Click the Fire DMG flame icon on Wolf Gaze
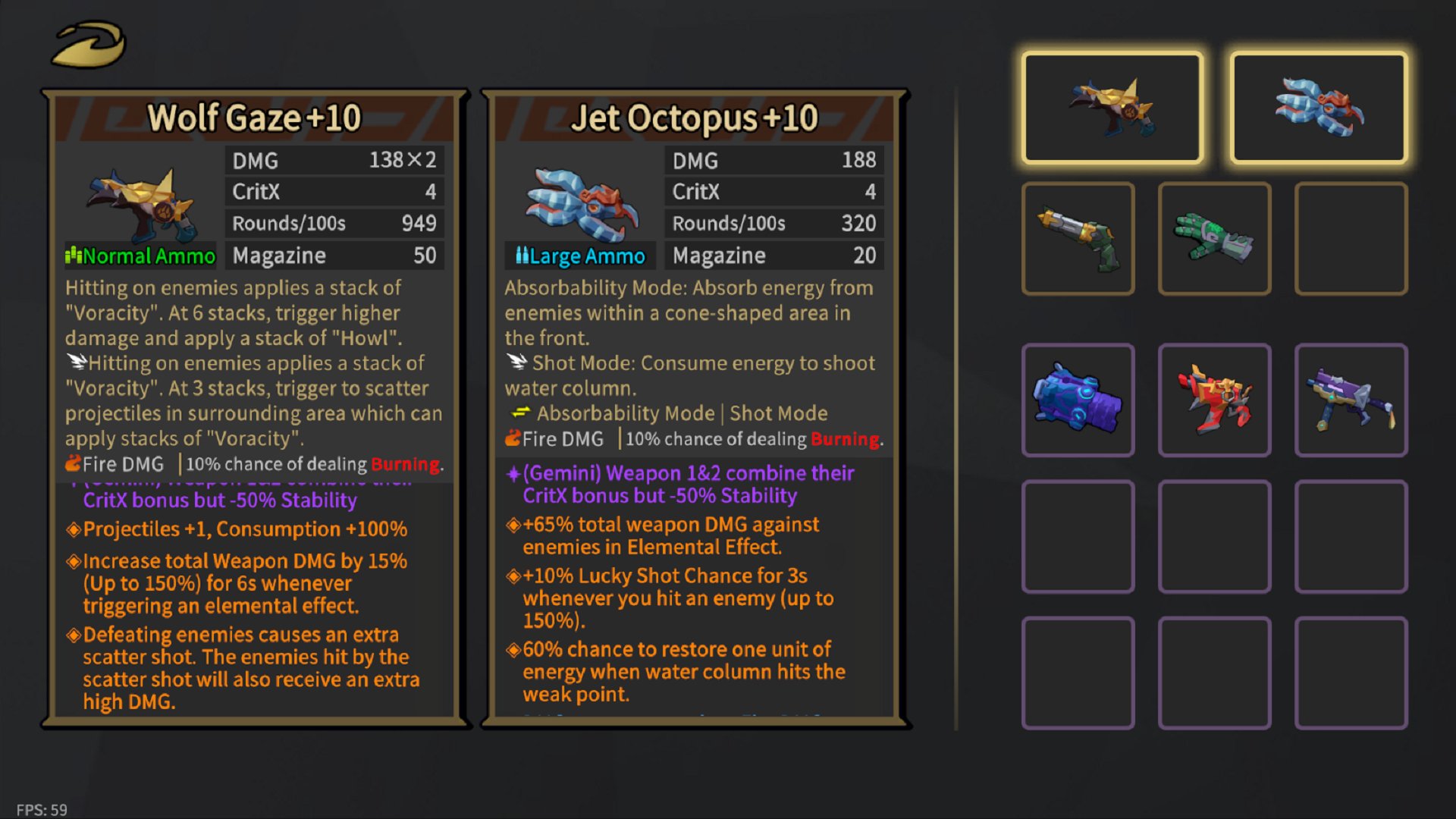 (x=72, y=463)
